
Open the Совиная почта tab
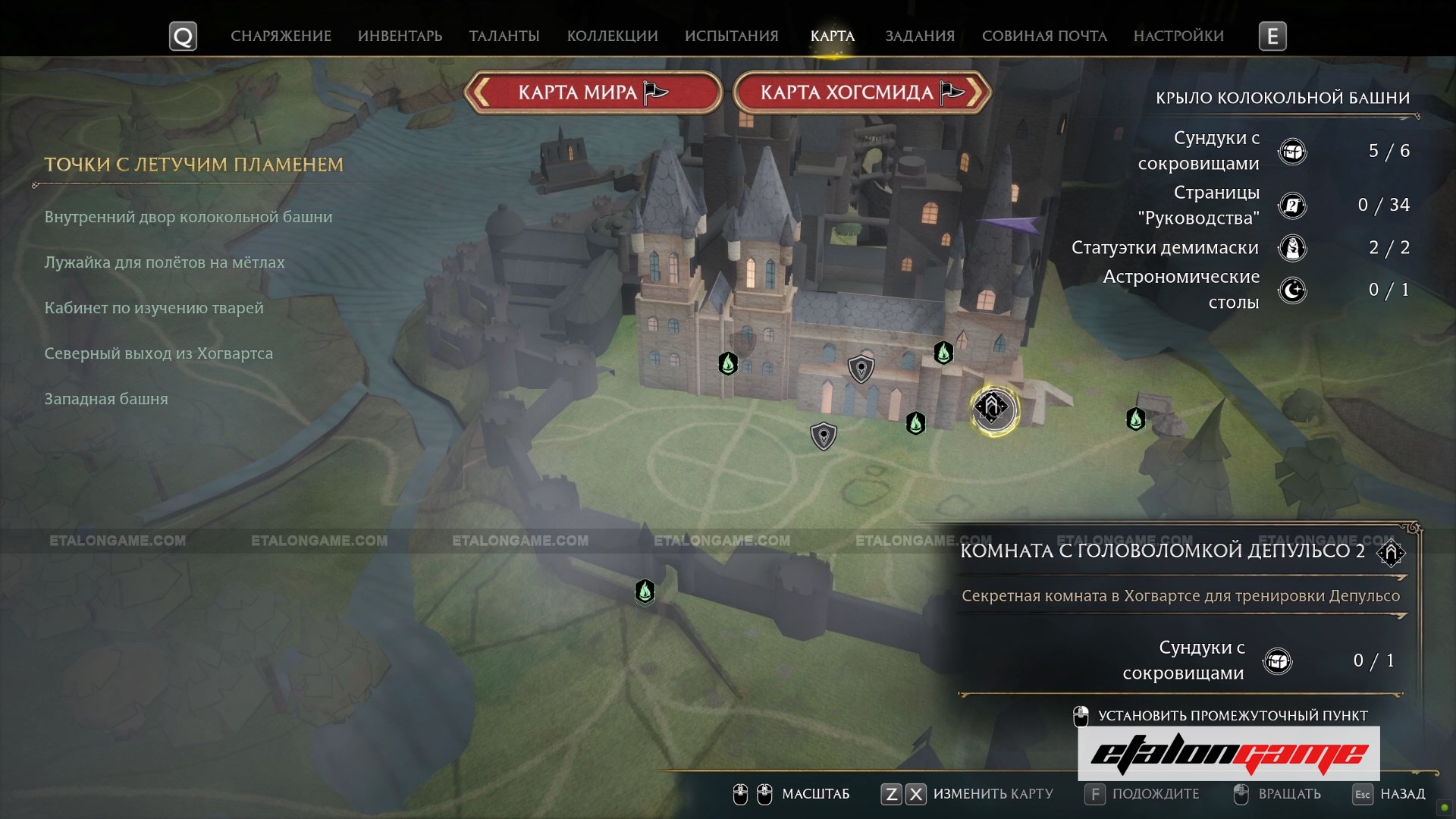click(x=1044, y=36)
